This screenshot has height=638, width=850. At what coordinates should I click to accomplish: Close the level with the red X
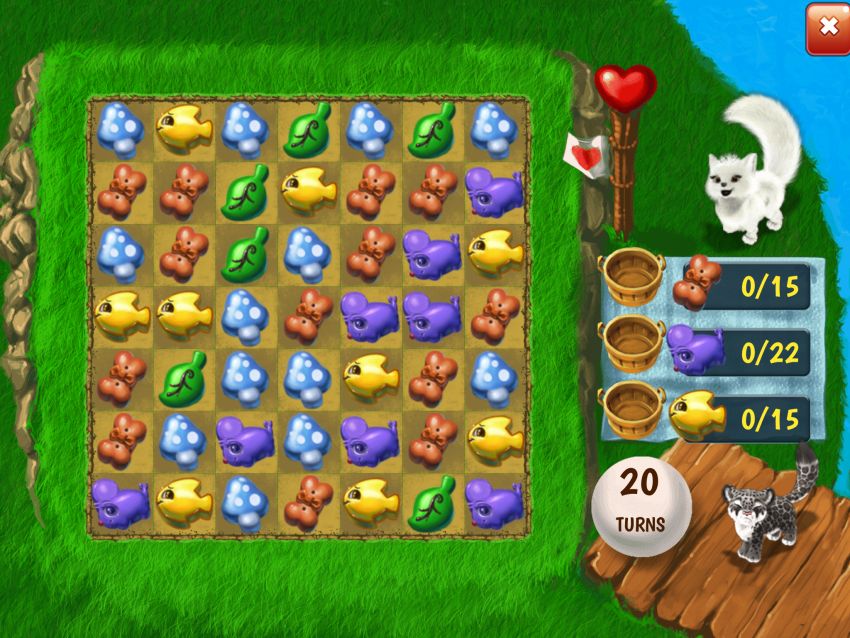[827, 28]
